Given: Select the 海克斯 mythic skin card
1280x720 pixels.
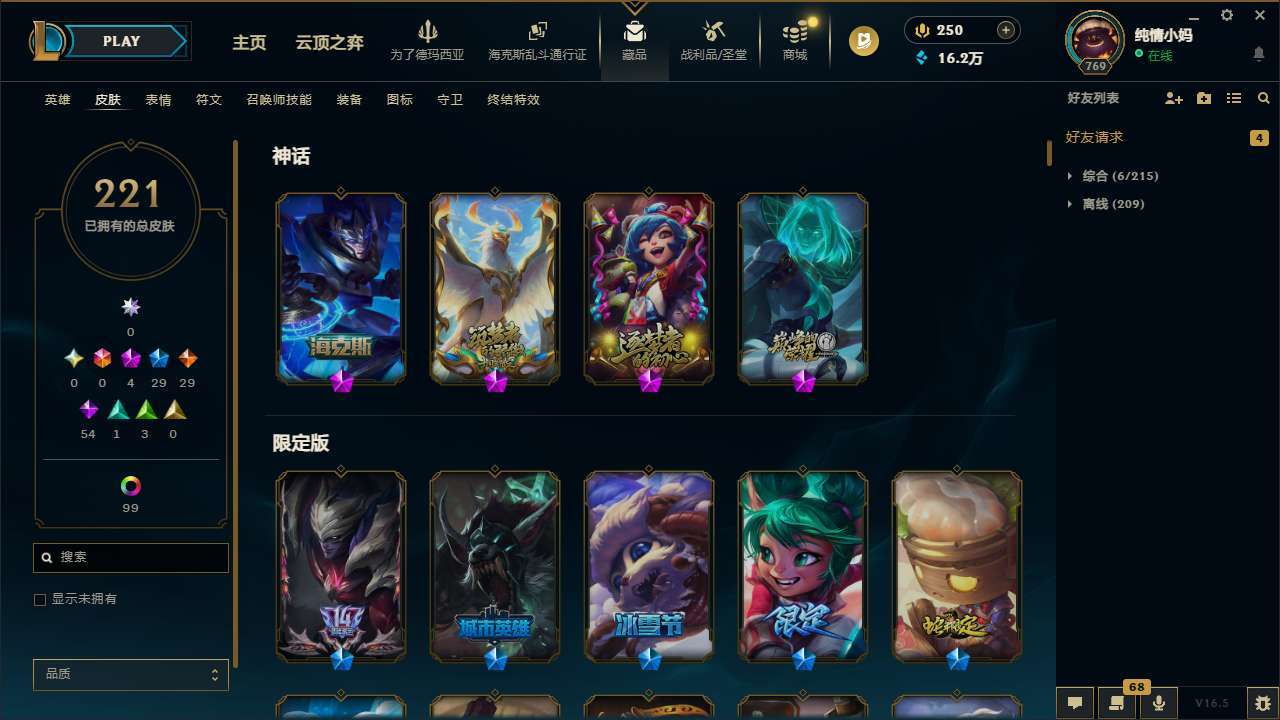Looking at the screenshot, I should pos(340,287).
